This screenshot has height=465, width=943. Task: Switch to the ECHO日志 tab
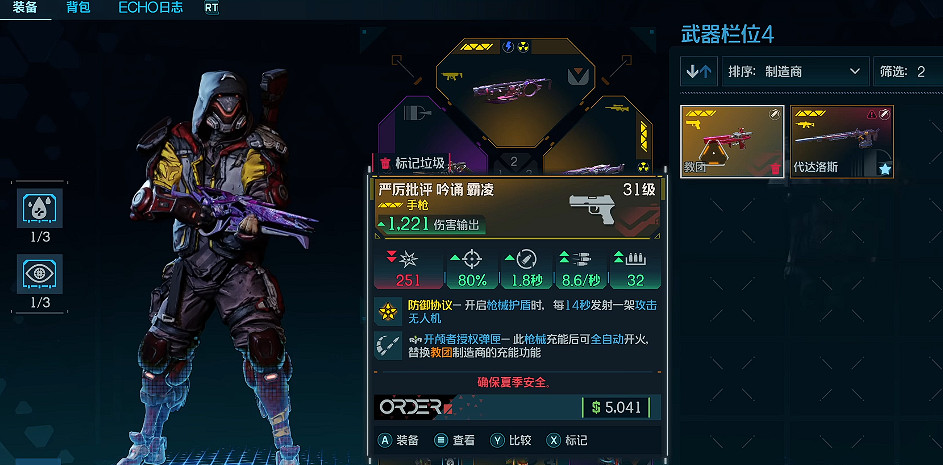pyautogui.click(x=150, y=8)
